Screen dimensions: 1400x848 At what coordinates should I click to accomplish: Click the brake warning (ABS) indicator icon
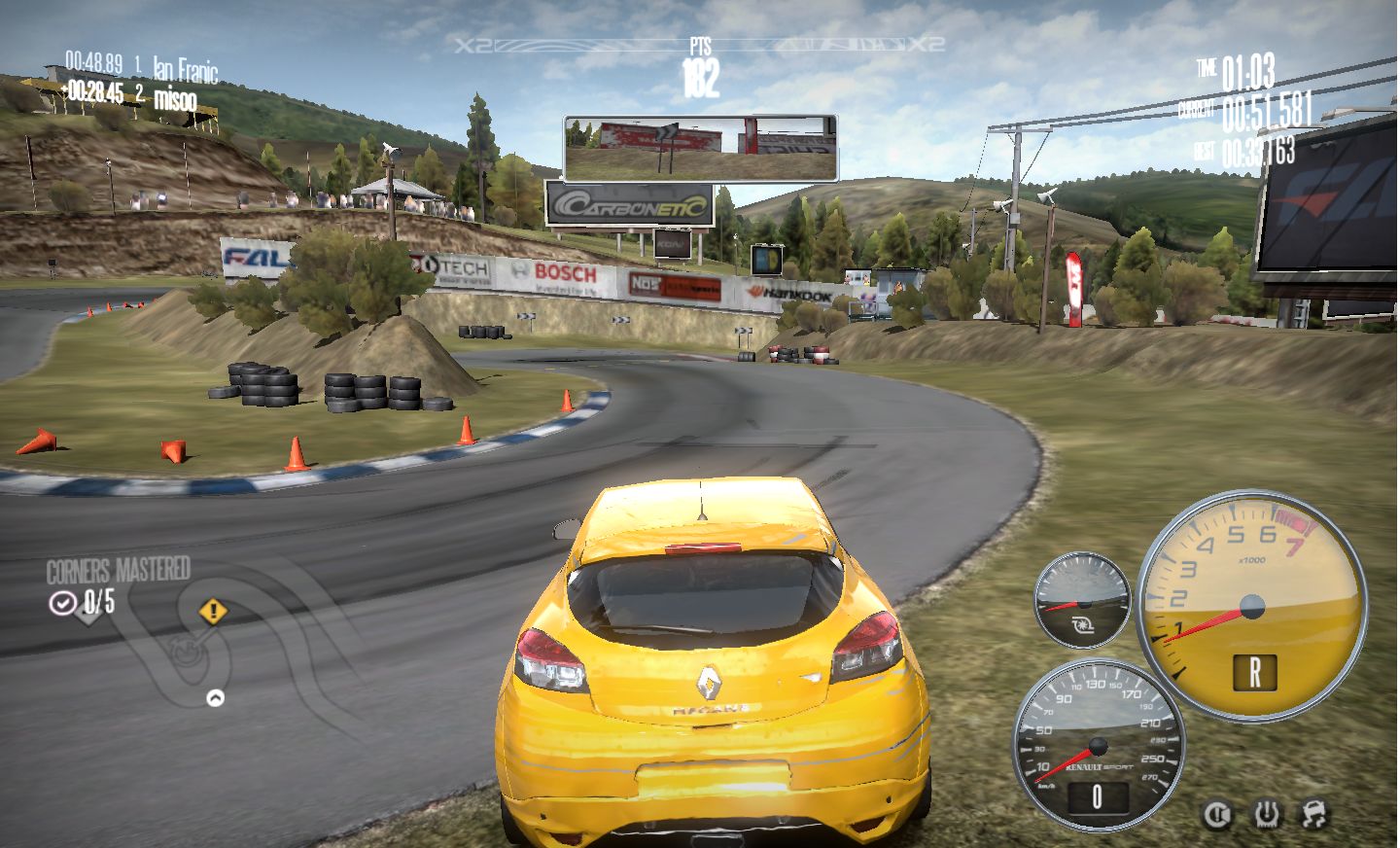[x=1217, y=815]
